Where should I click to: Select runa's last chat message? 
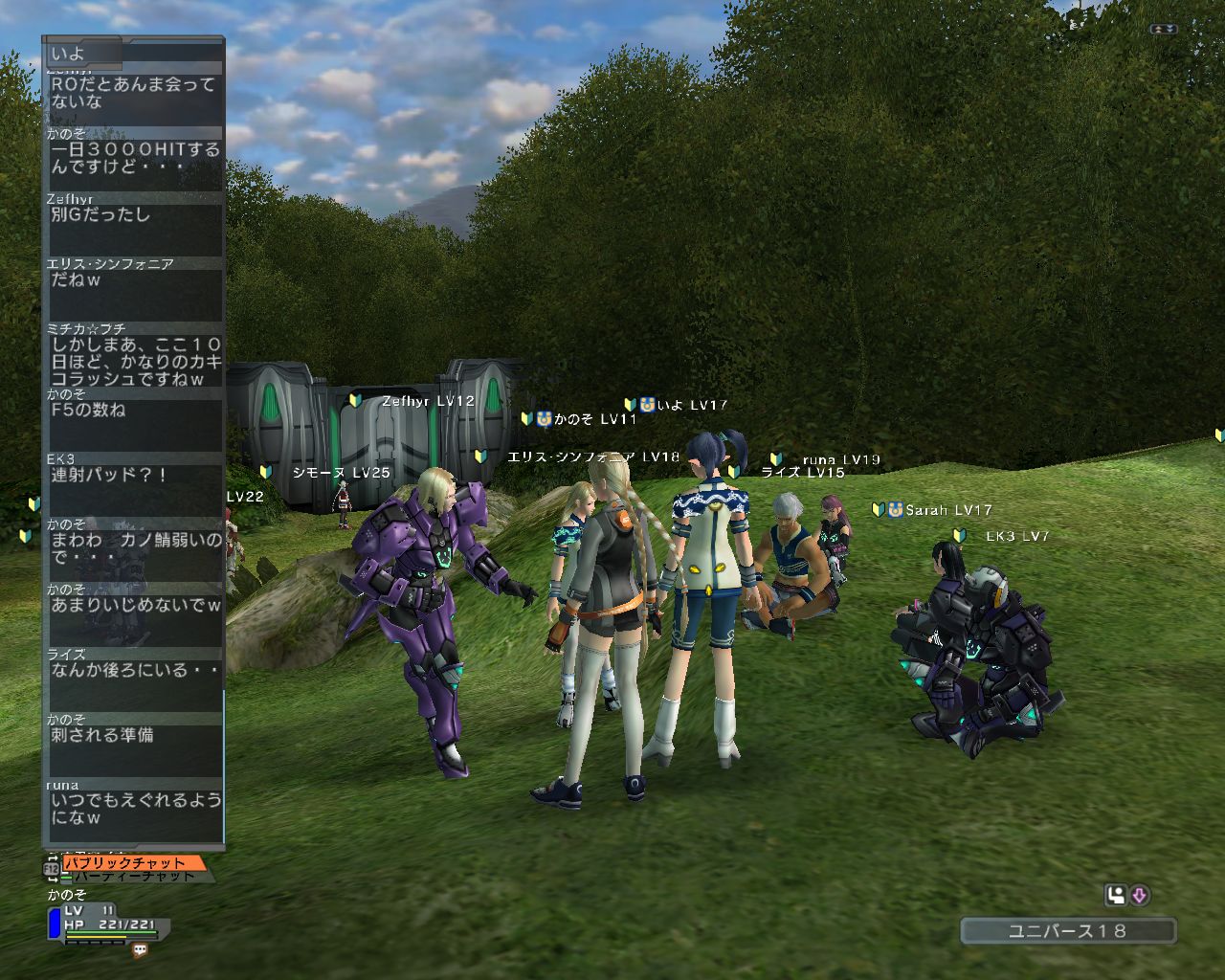click(134, 809)
